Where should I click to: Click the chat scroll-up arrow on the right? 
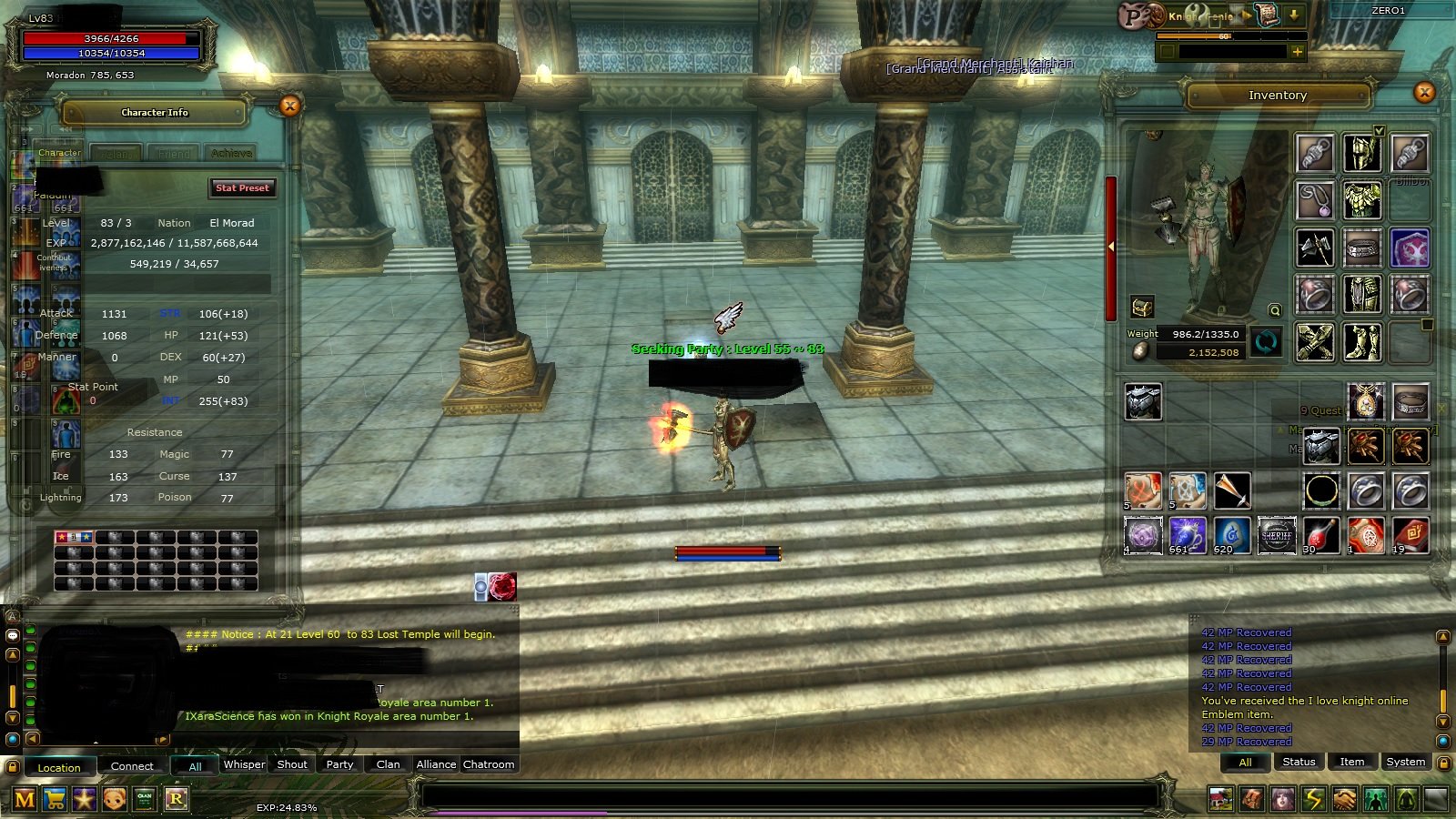coord(1442,639)
